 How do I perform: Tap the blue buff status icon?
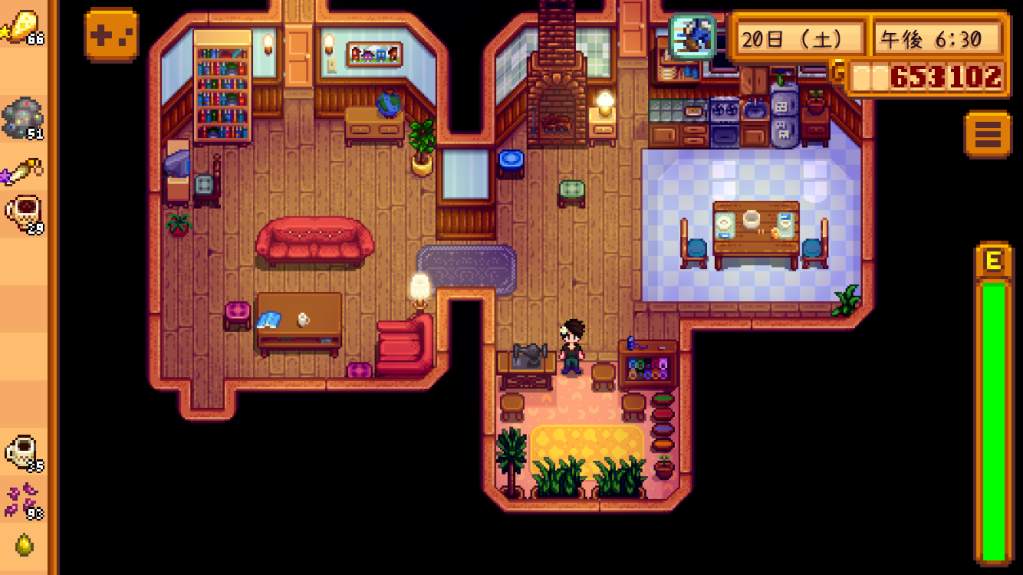692,37
